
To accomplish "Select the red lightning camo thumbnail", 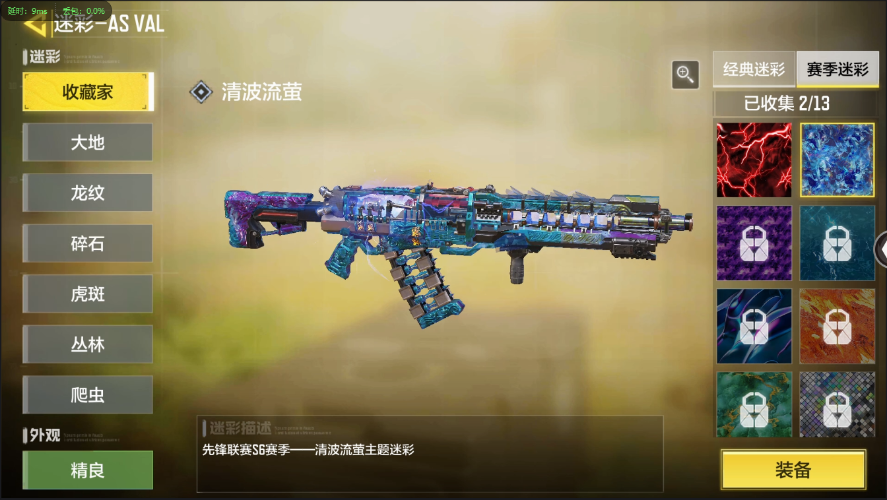I will [754, 160].
